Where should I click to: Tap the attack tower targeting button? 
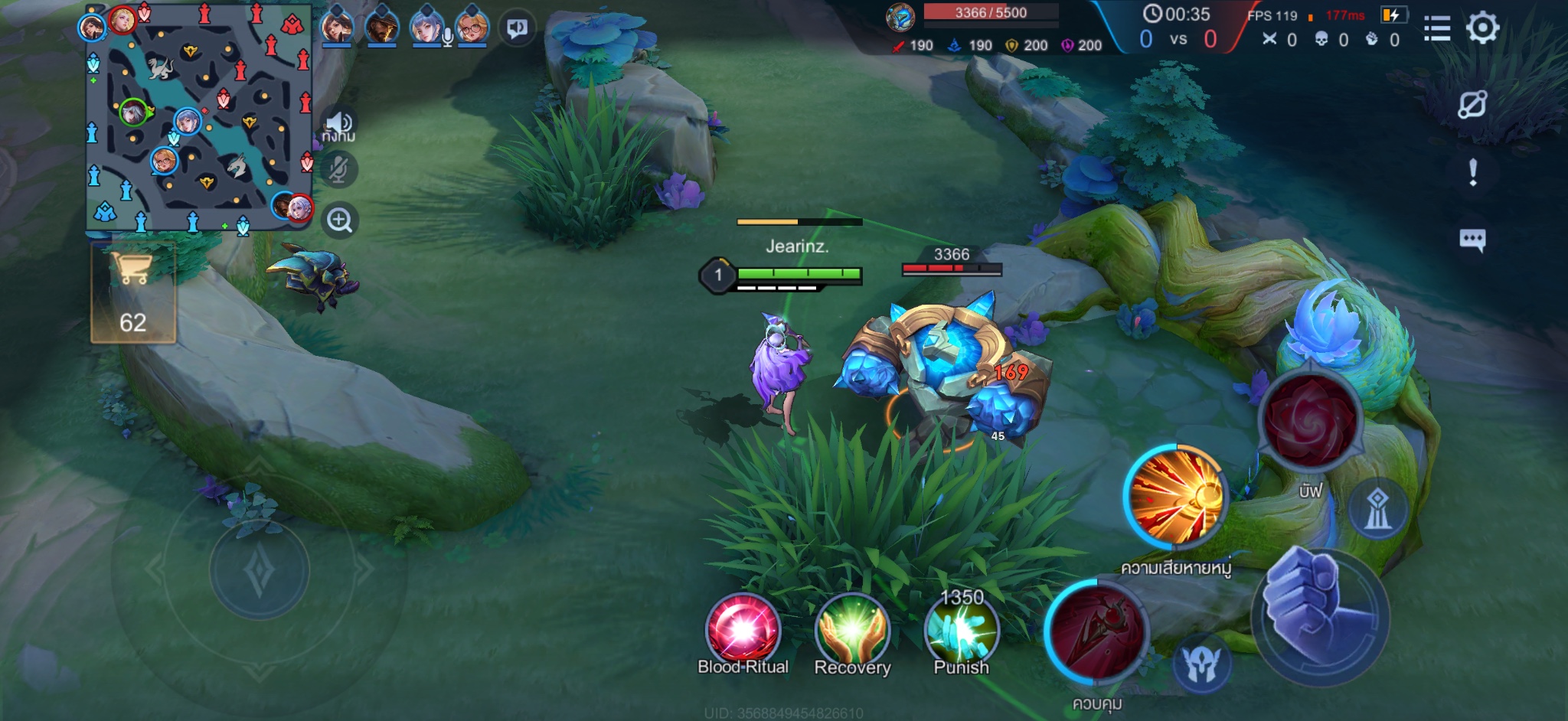pos(1377,508)
